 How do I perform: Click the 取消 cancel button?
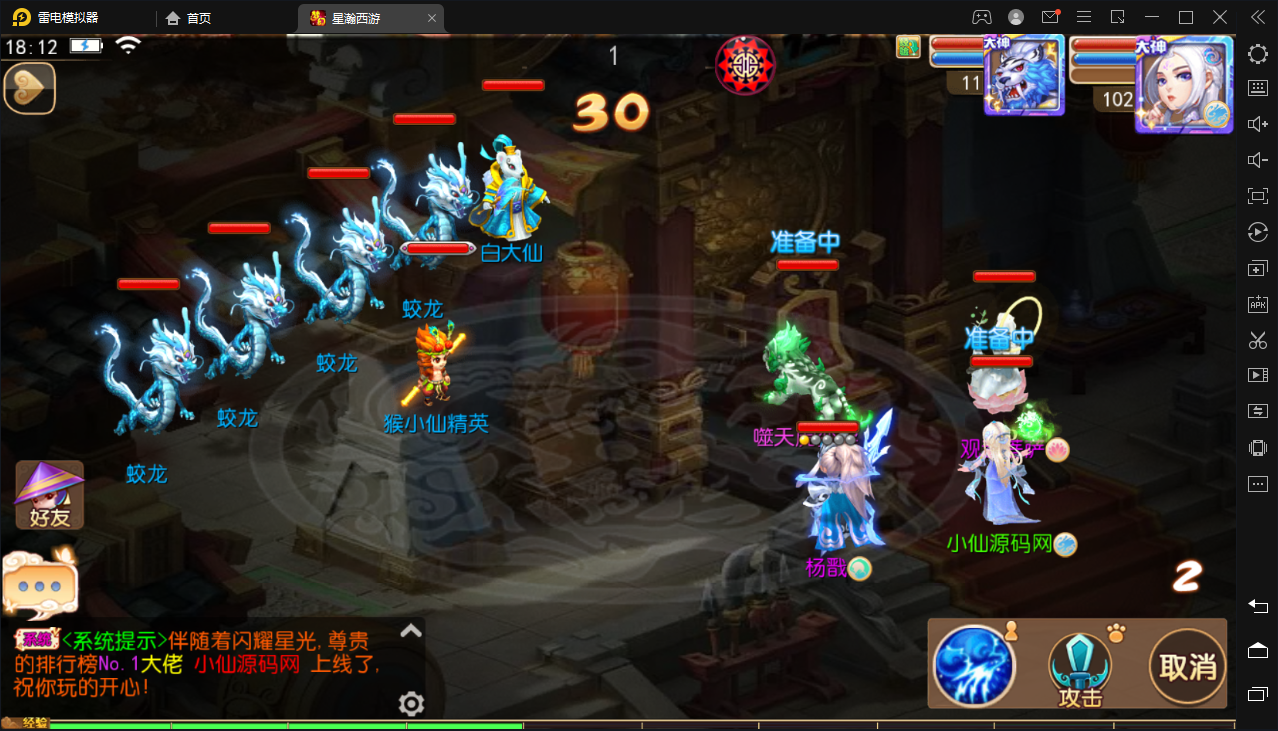click(1188, 665)
